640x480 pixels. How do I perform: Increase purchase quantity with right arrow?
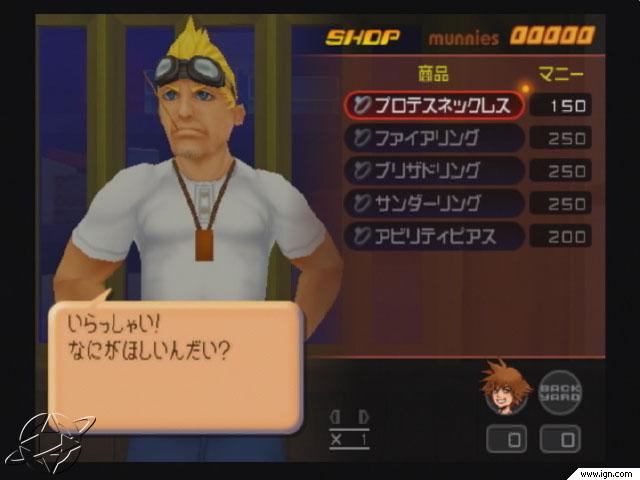362,416
